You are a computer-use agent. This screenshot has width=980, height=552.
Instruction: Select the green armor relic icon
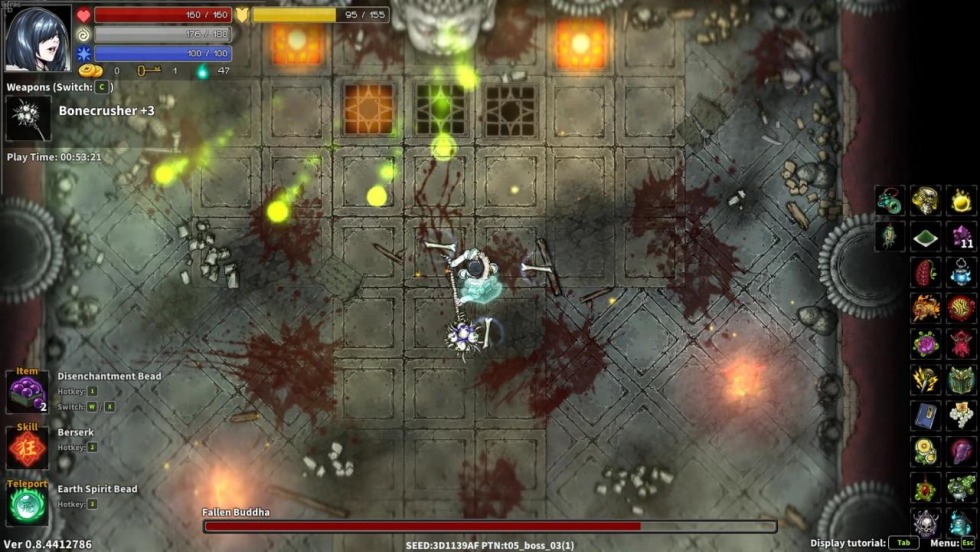[x=962, y=379]
